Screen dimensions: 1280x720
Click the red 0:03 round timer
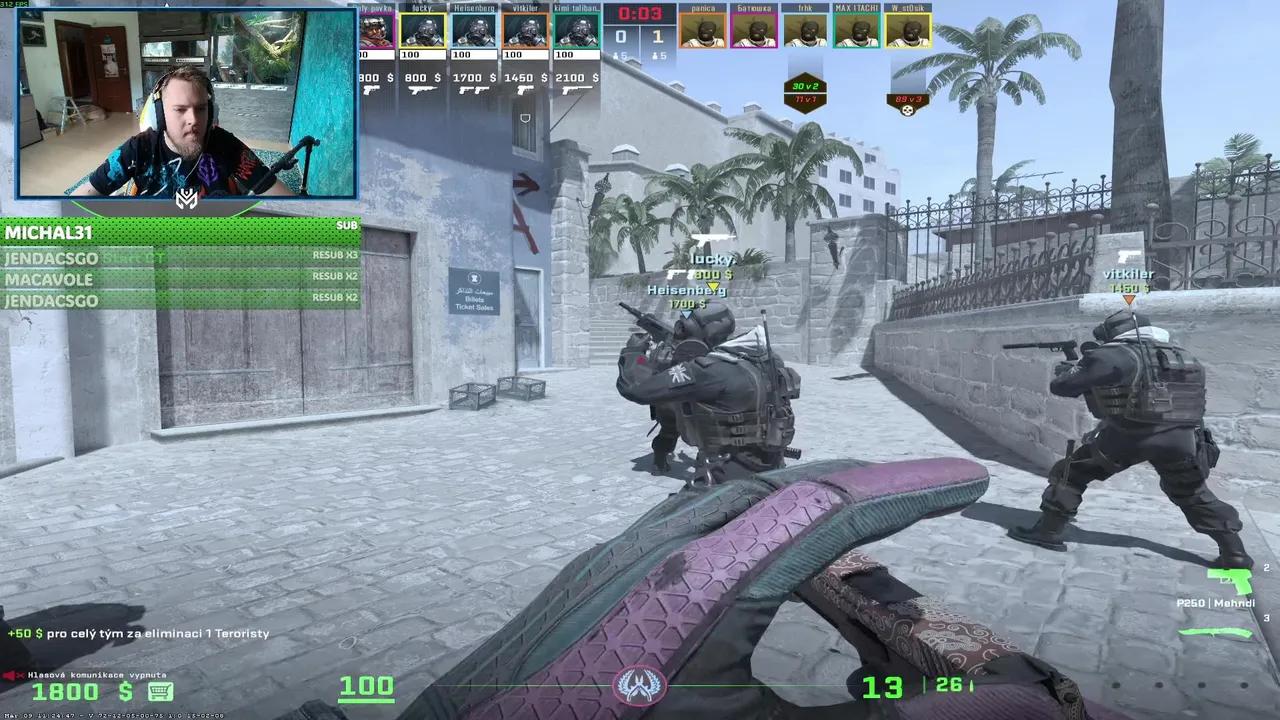pyautogui.click(x=640, y=14)
